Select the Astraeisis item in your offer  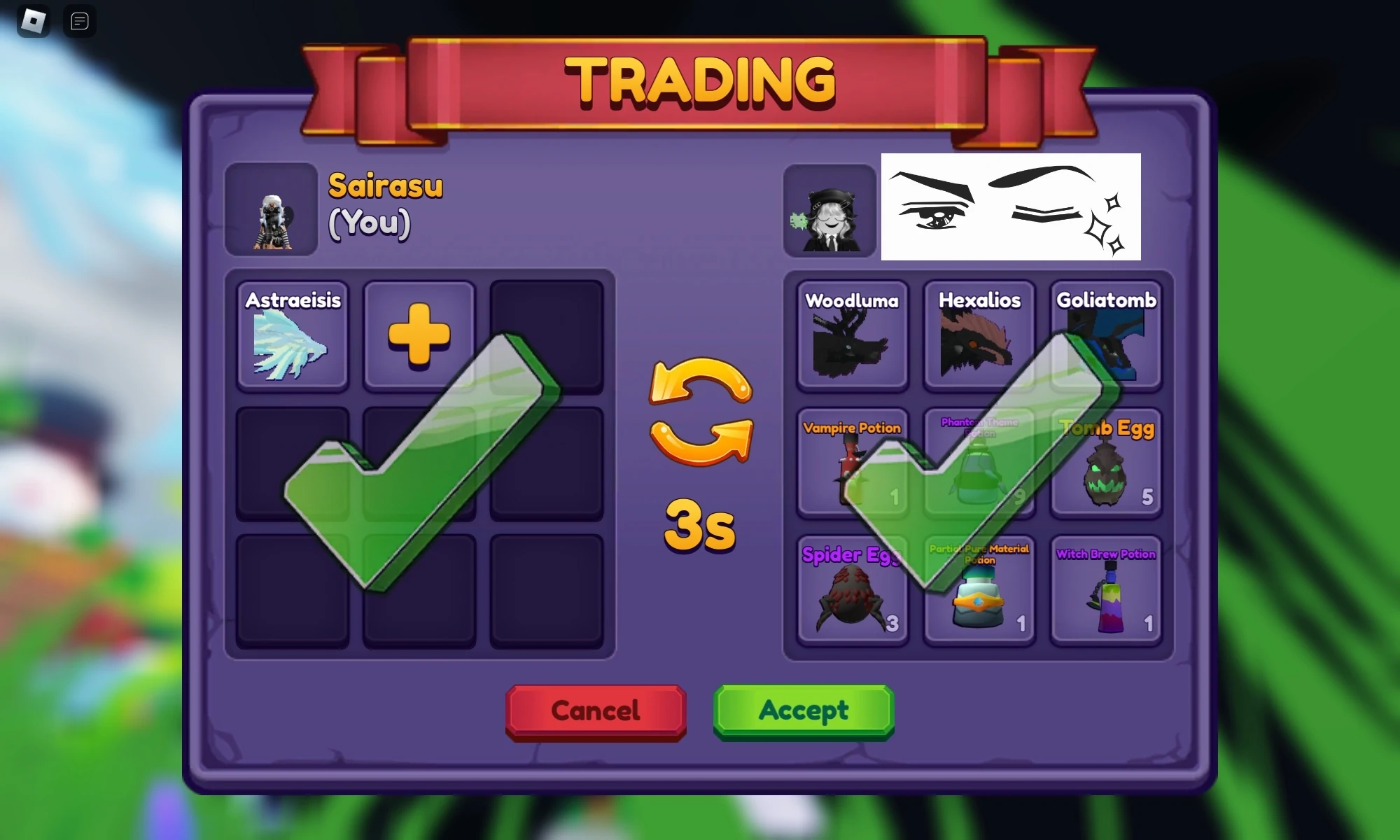coord(292,335)
